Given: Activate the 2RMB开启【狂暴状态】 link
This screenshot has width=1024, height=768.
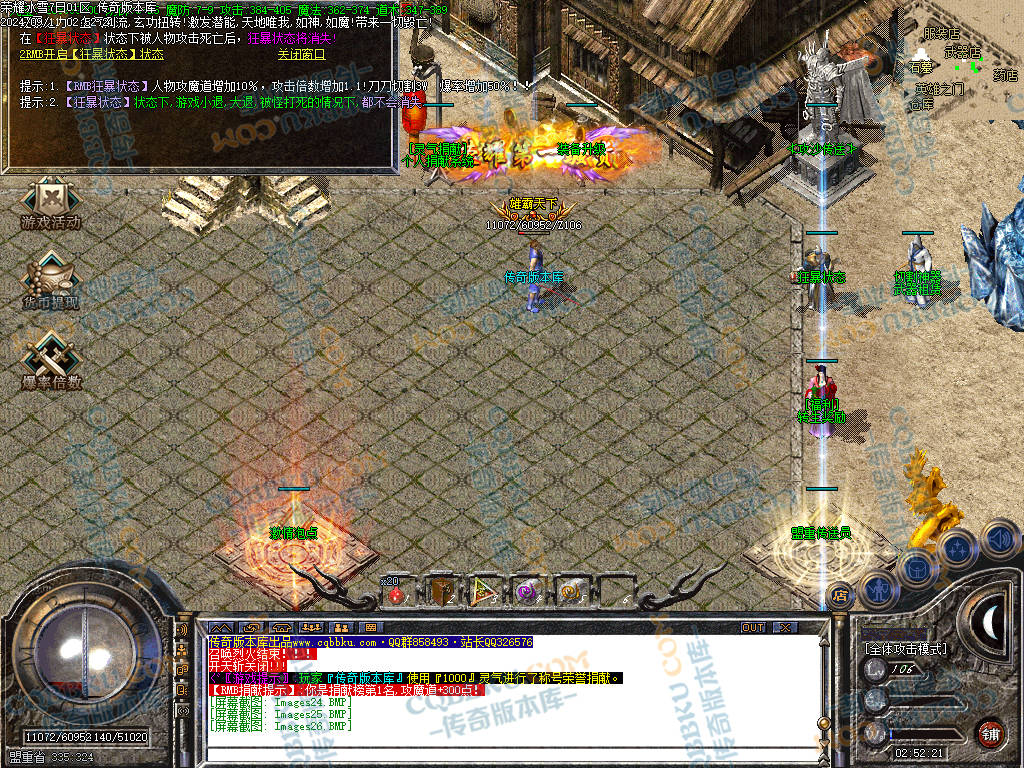Looking at the screenshot, I should (92, 55).
